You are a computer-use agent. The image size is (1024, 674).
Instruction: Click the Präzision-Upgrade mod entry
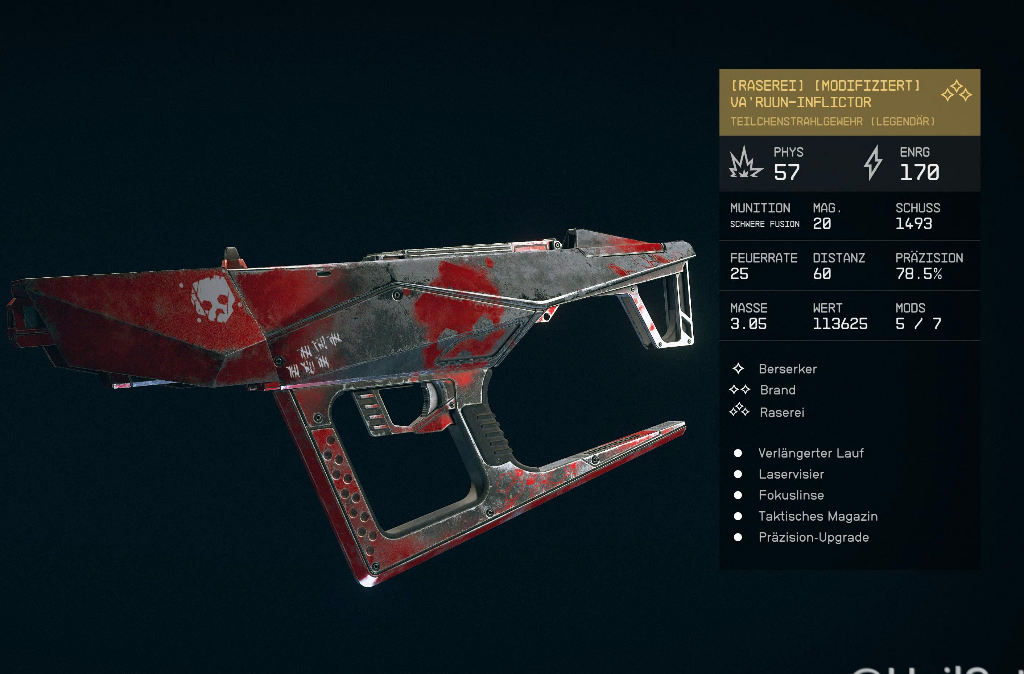[813, 537]
